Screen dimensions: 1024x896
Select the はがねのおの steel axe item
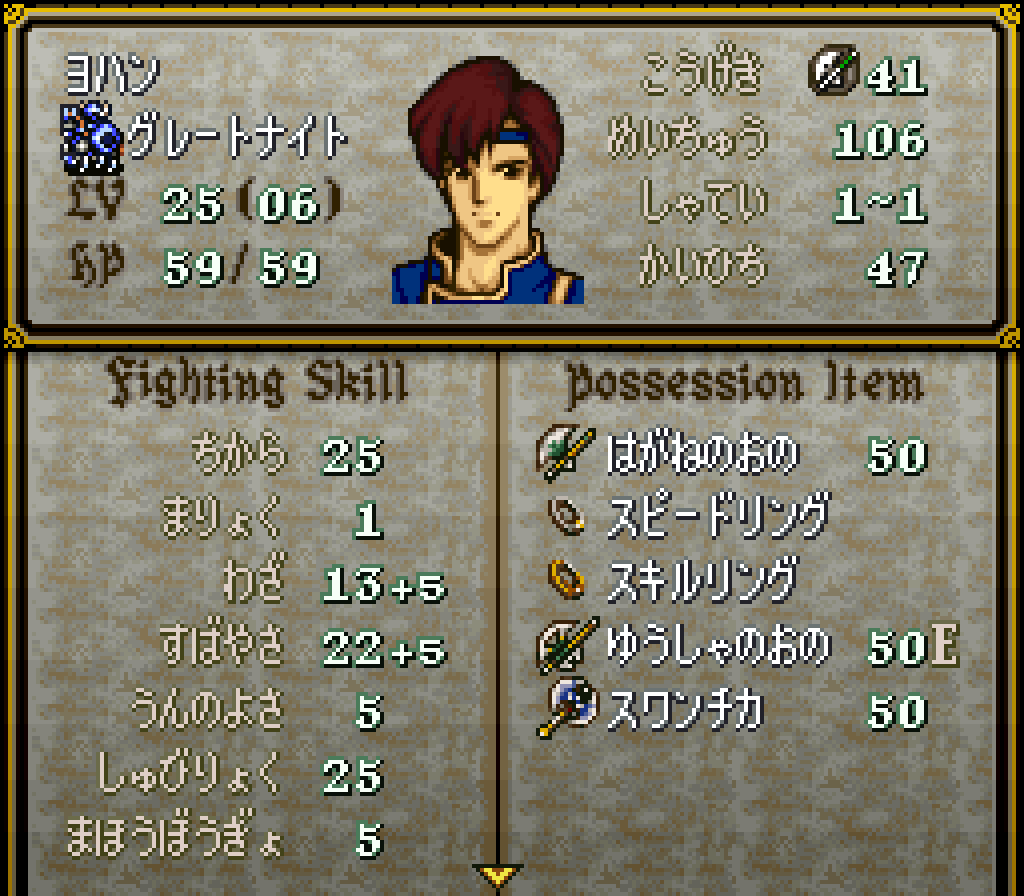click(x=702, y=456)
